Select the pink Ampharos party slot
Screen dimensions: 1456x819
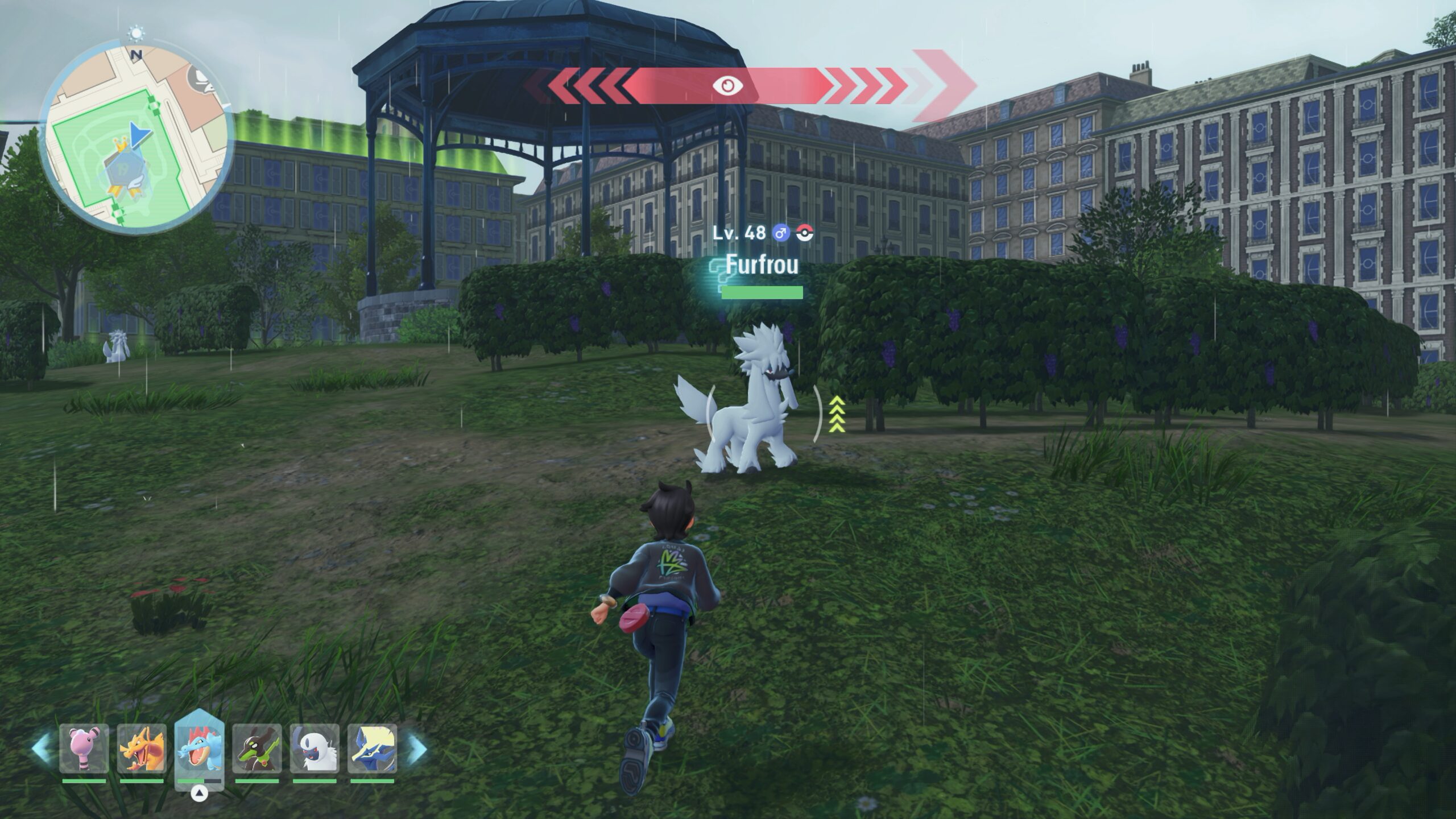(x=84, y=748)
